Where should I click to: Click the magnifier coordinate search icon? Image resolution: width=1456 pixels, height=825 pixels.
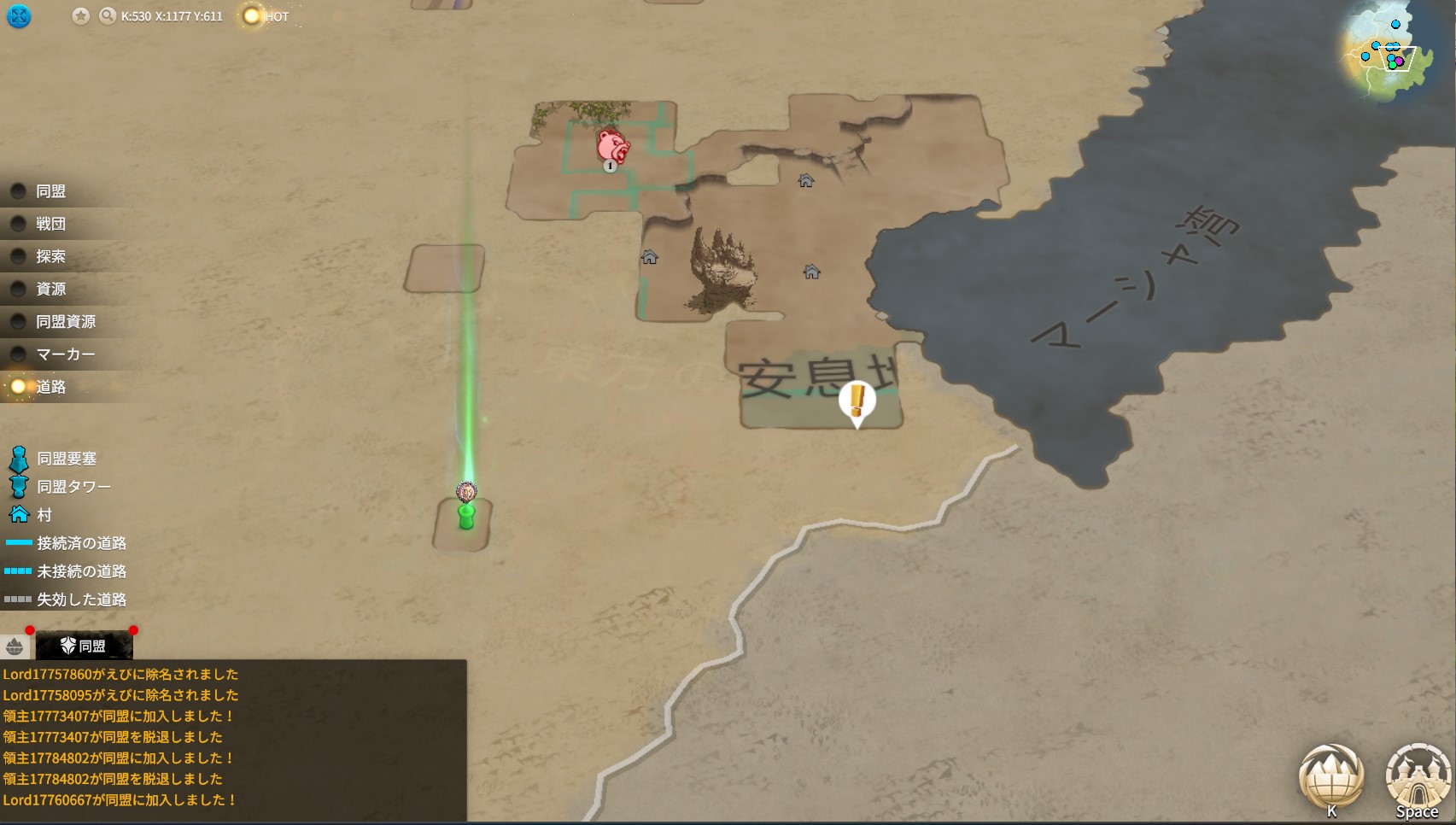click(x=107, y=16)
